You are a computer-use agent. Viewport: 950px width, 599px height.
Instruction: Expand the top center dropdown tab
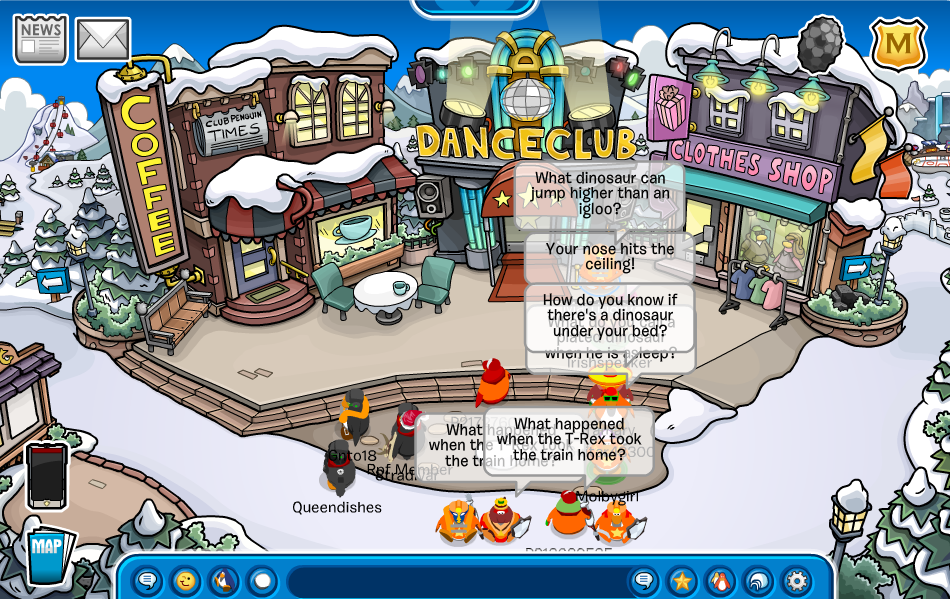coord(474,6)
